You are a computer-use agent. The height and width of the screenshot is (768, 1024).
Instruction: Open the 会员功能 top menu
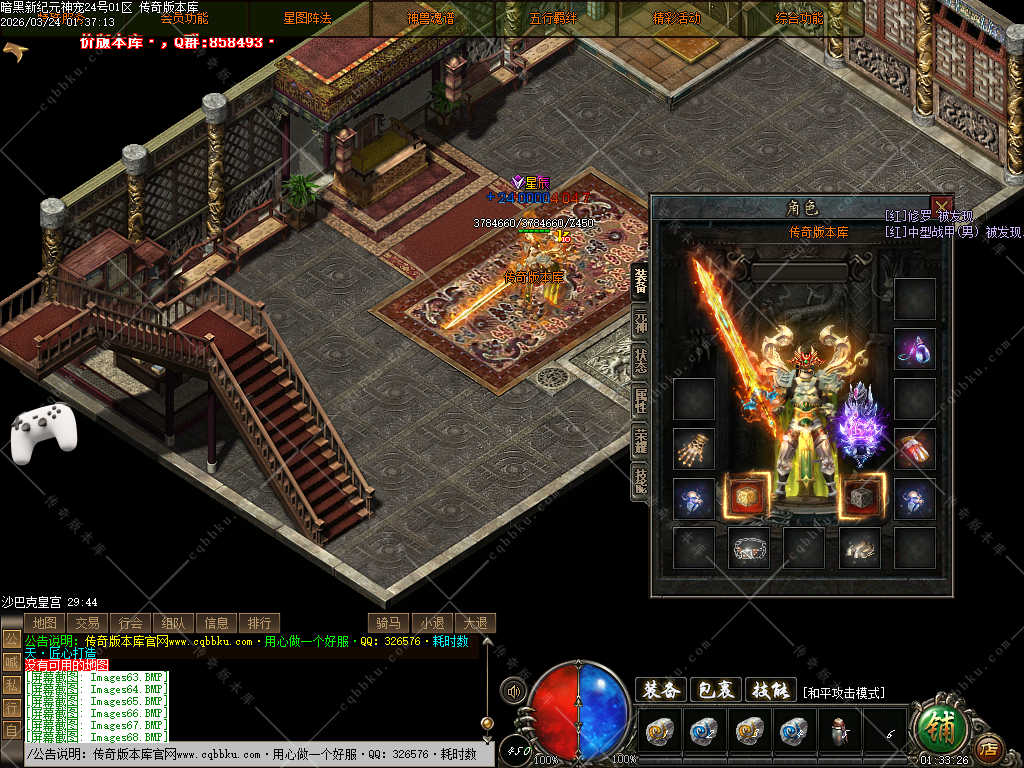point(185,18)
